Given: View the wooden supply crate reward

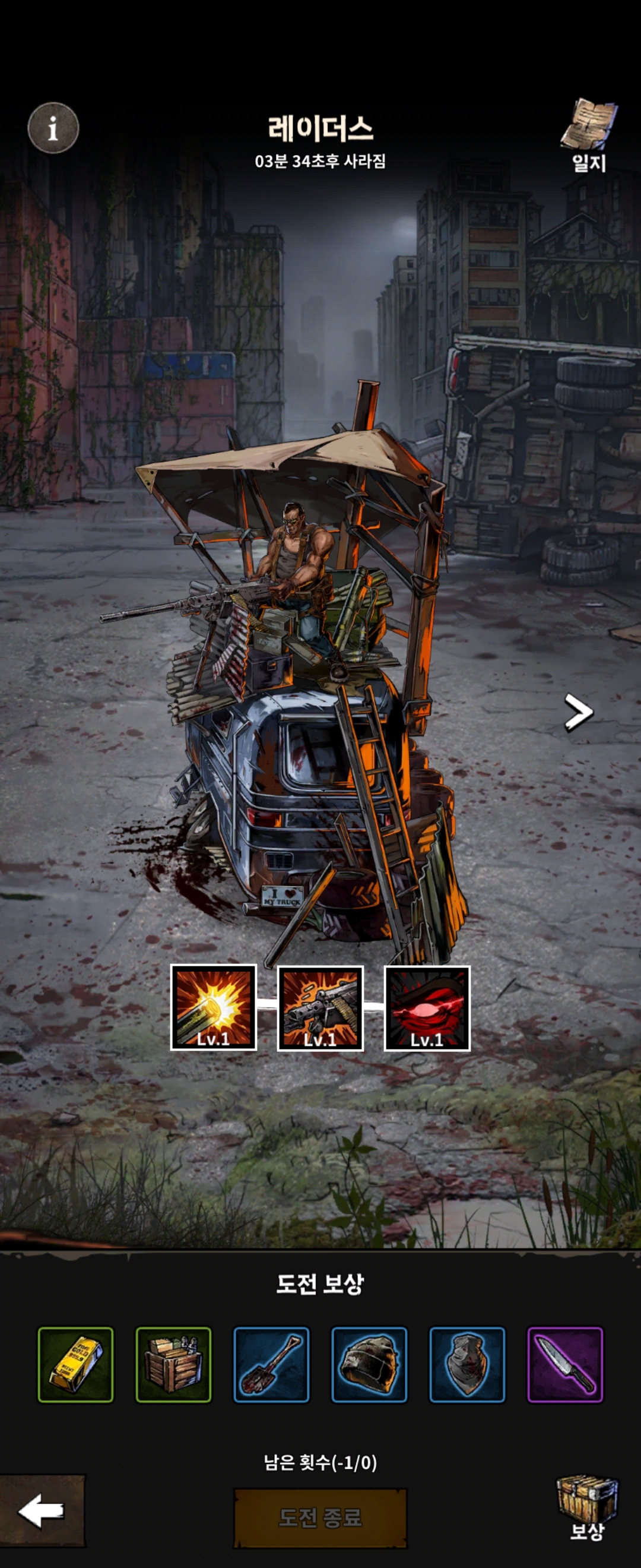Looking at the screenshot, I should tap(173, 1364).
